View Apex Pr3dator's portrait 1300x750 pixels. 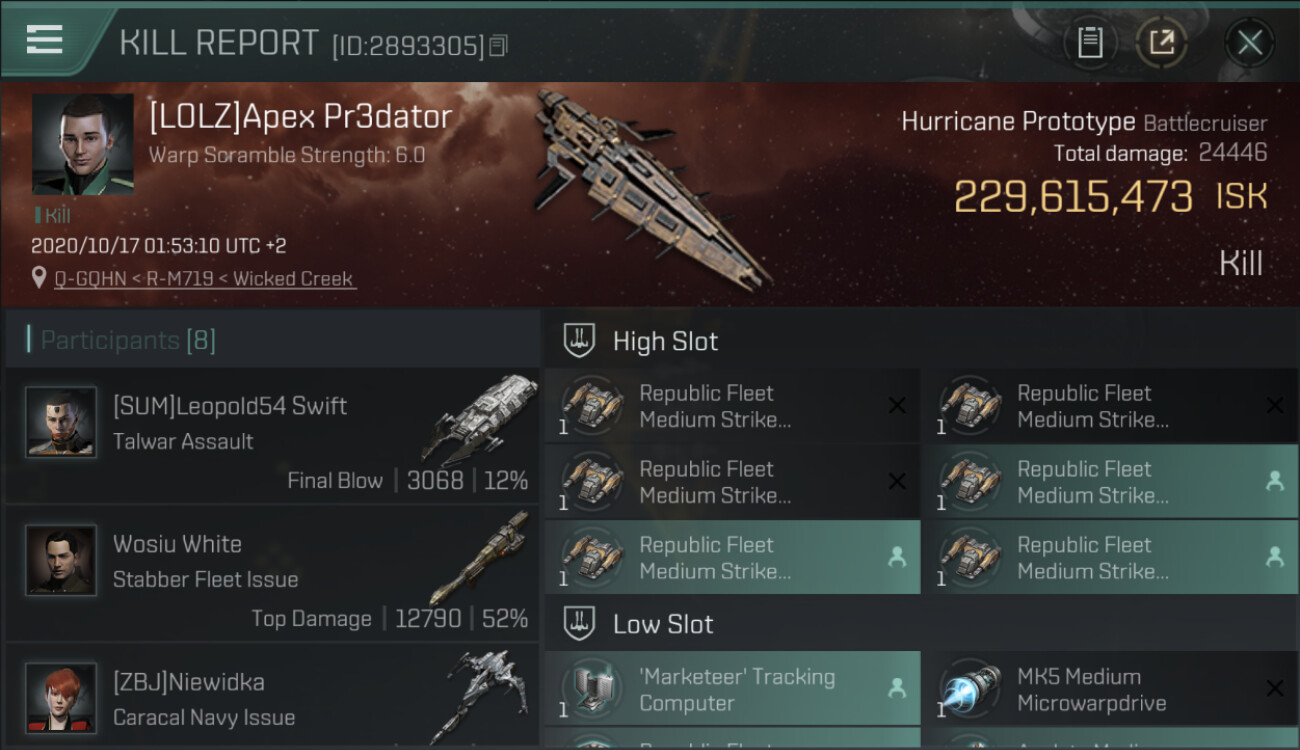[82, 144]
